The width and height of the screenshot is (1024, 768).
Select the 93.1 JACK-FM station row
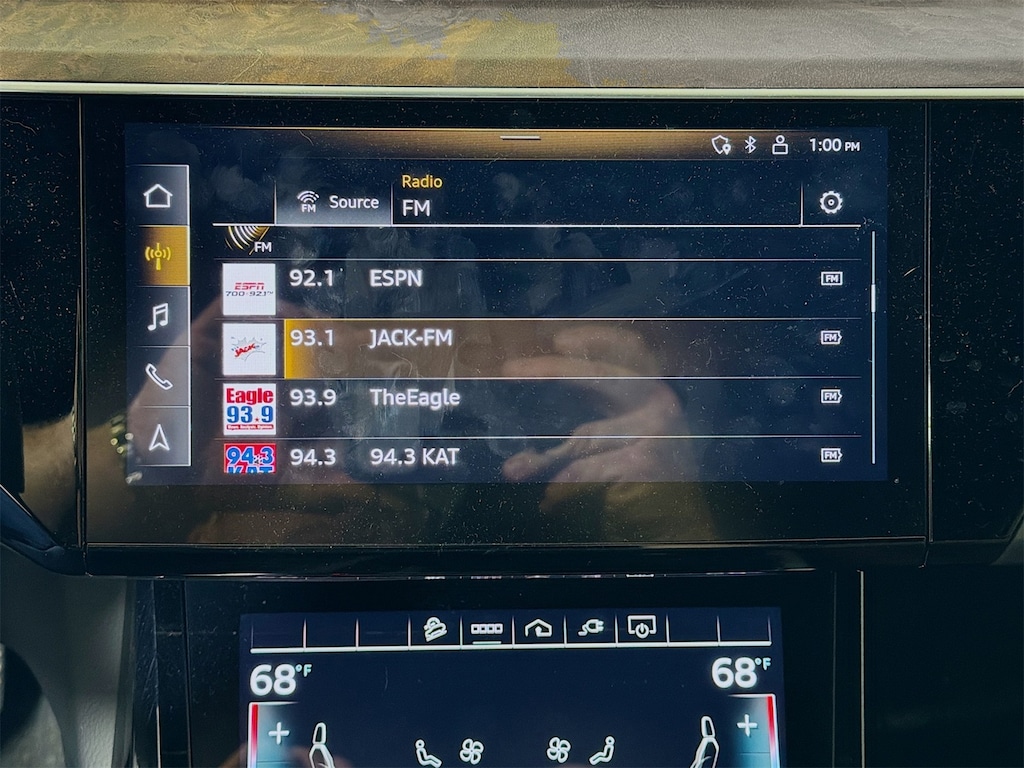pos(540,338)
